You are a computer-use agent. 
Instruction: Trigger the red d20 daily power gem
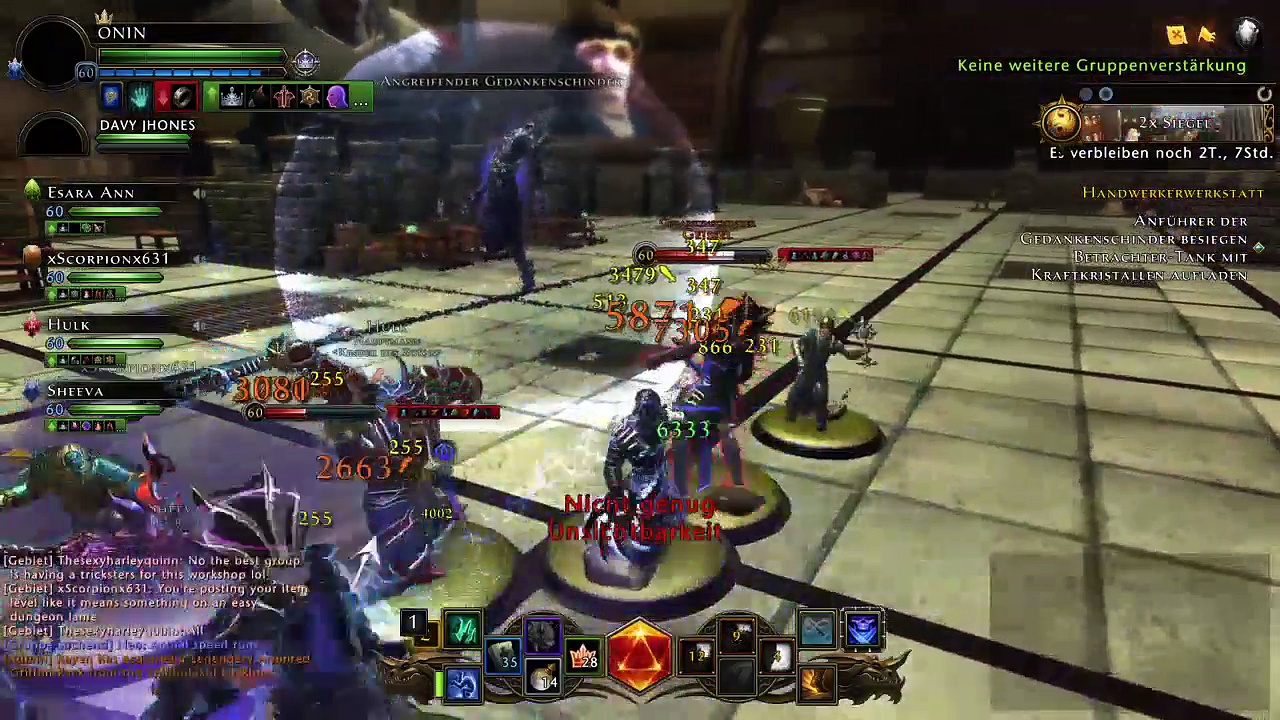[x=640, y=655]
